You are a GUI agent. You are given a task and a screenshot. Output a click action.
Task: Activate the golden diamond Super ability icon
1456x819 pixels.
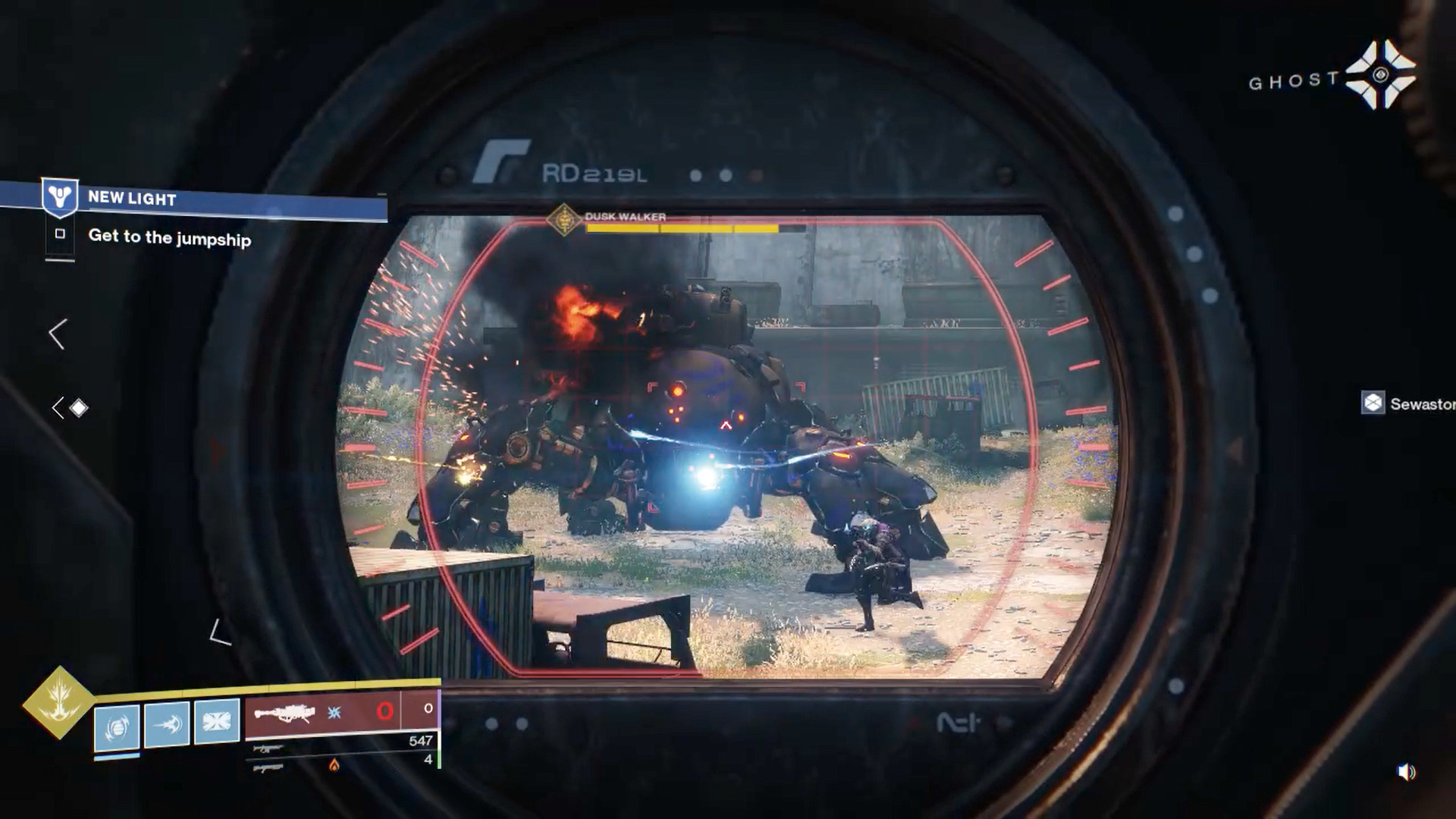(x=59, y=702)
